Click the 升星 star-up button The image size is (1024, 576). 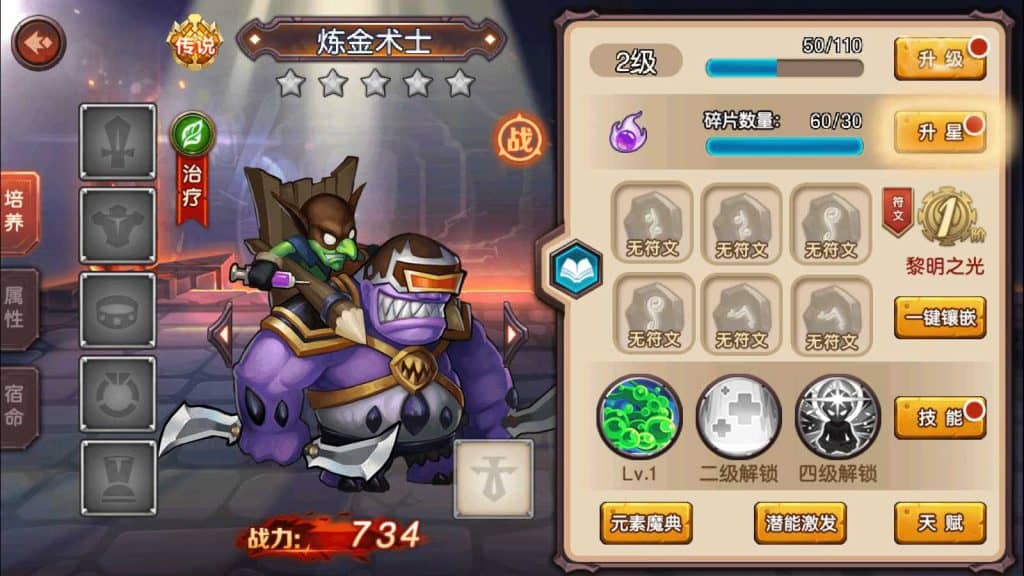click(940, 133)
